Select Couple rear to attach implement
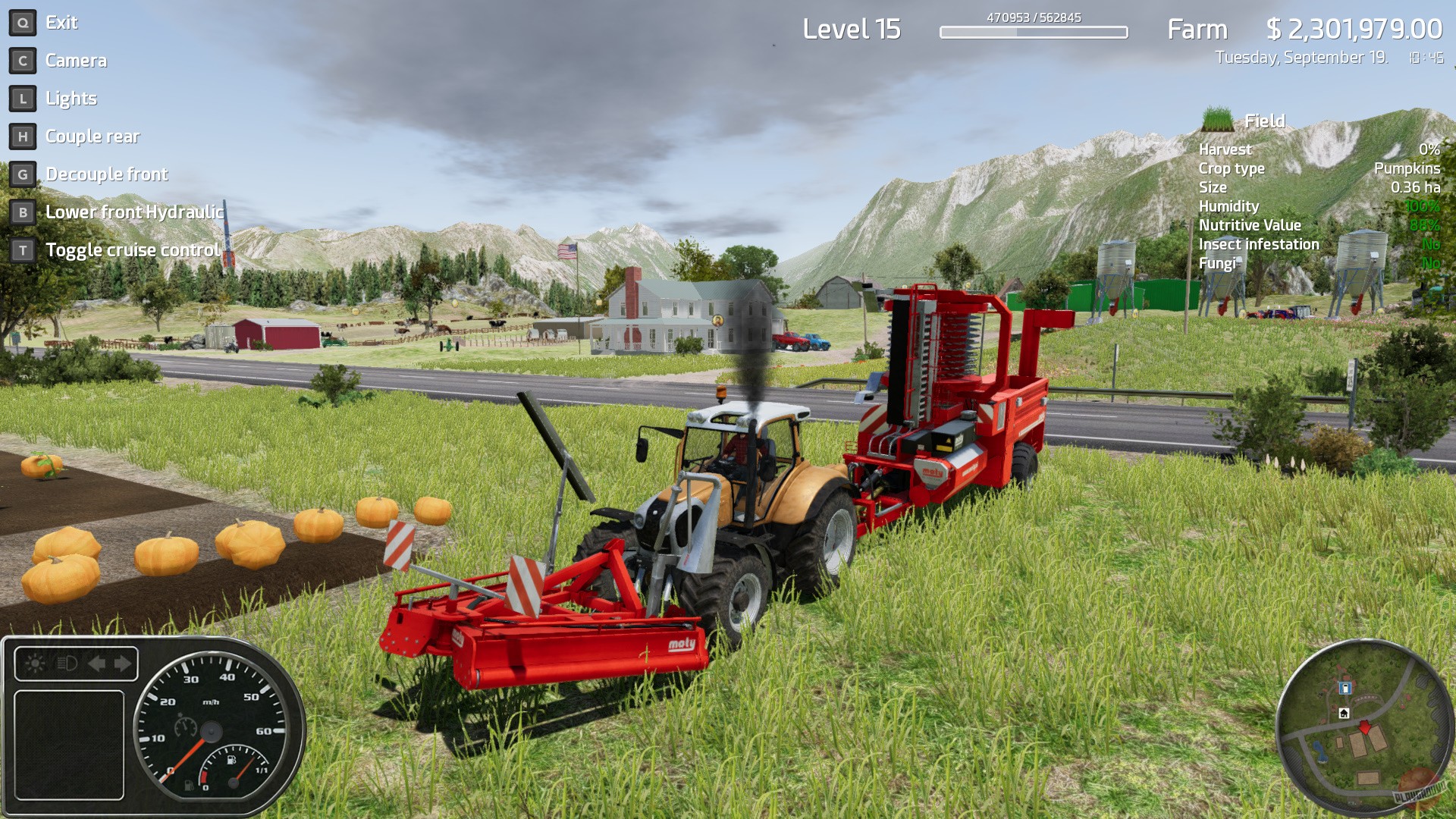Image resolution: width=1456 pixels, height=819 pixels. 93,136
